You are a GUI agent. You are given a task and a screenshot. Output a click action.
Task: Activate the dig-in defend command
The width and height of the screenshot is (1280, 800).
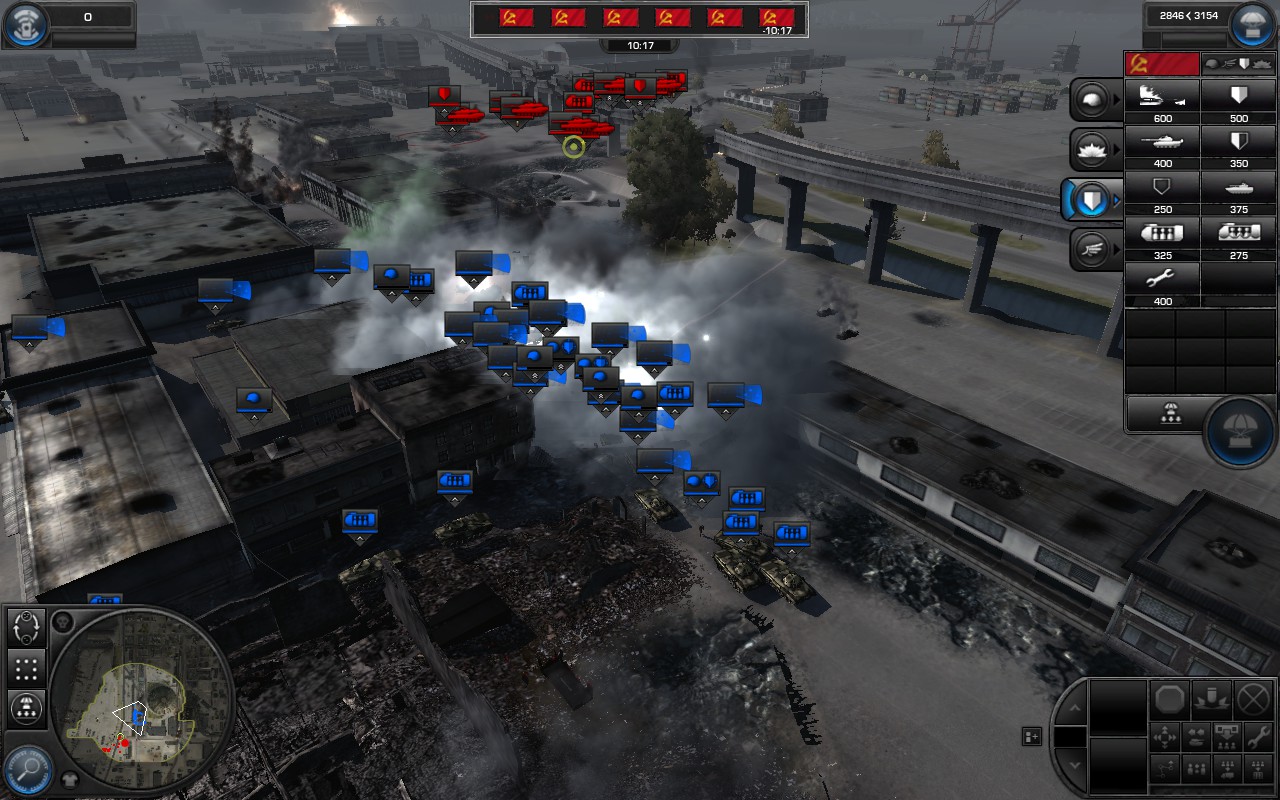click(x=1212, y=698)
